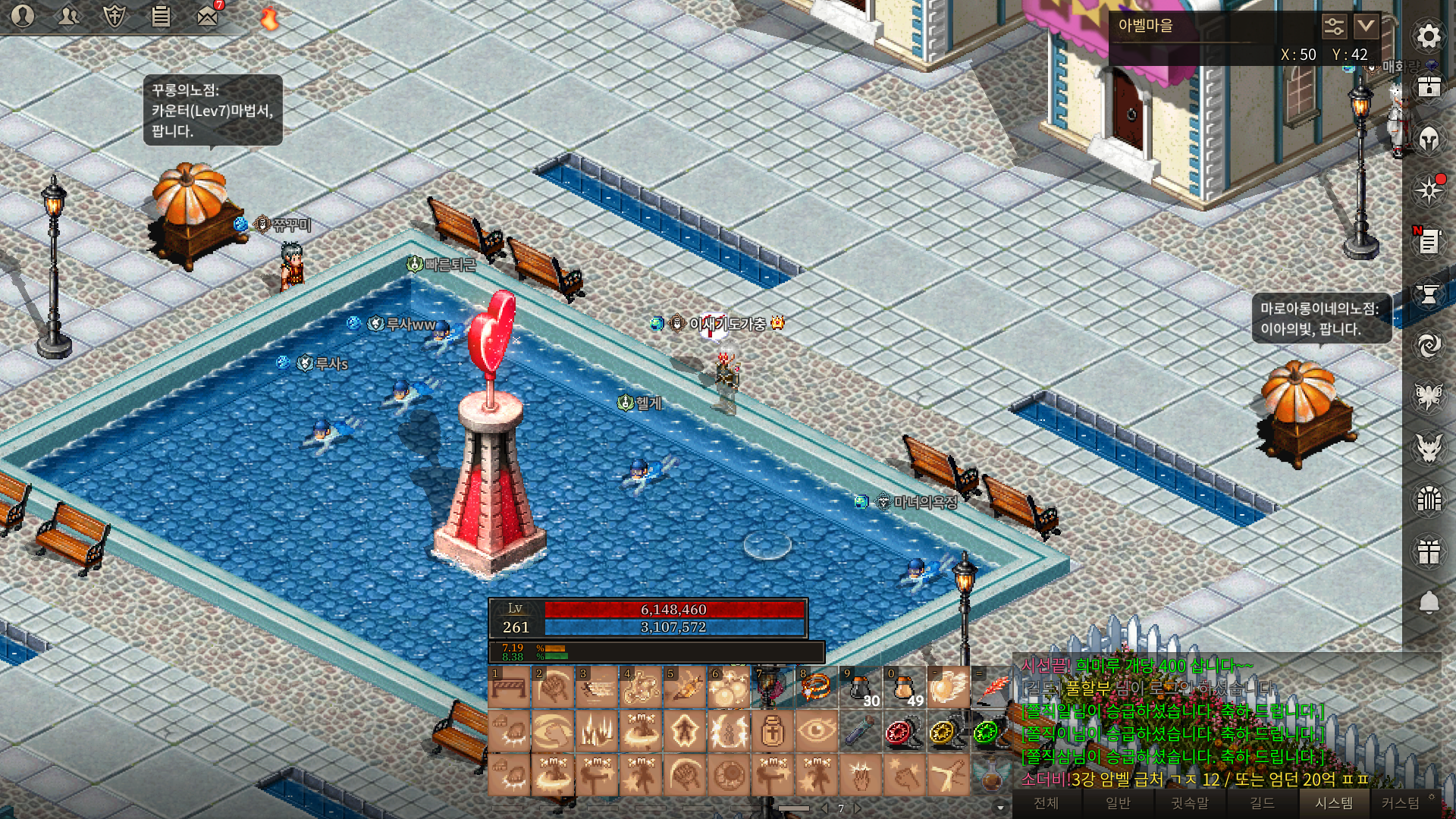Open the dragon head icon in sidebar
Screen dimensions: 1456x819
coord(1429,447)
